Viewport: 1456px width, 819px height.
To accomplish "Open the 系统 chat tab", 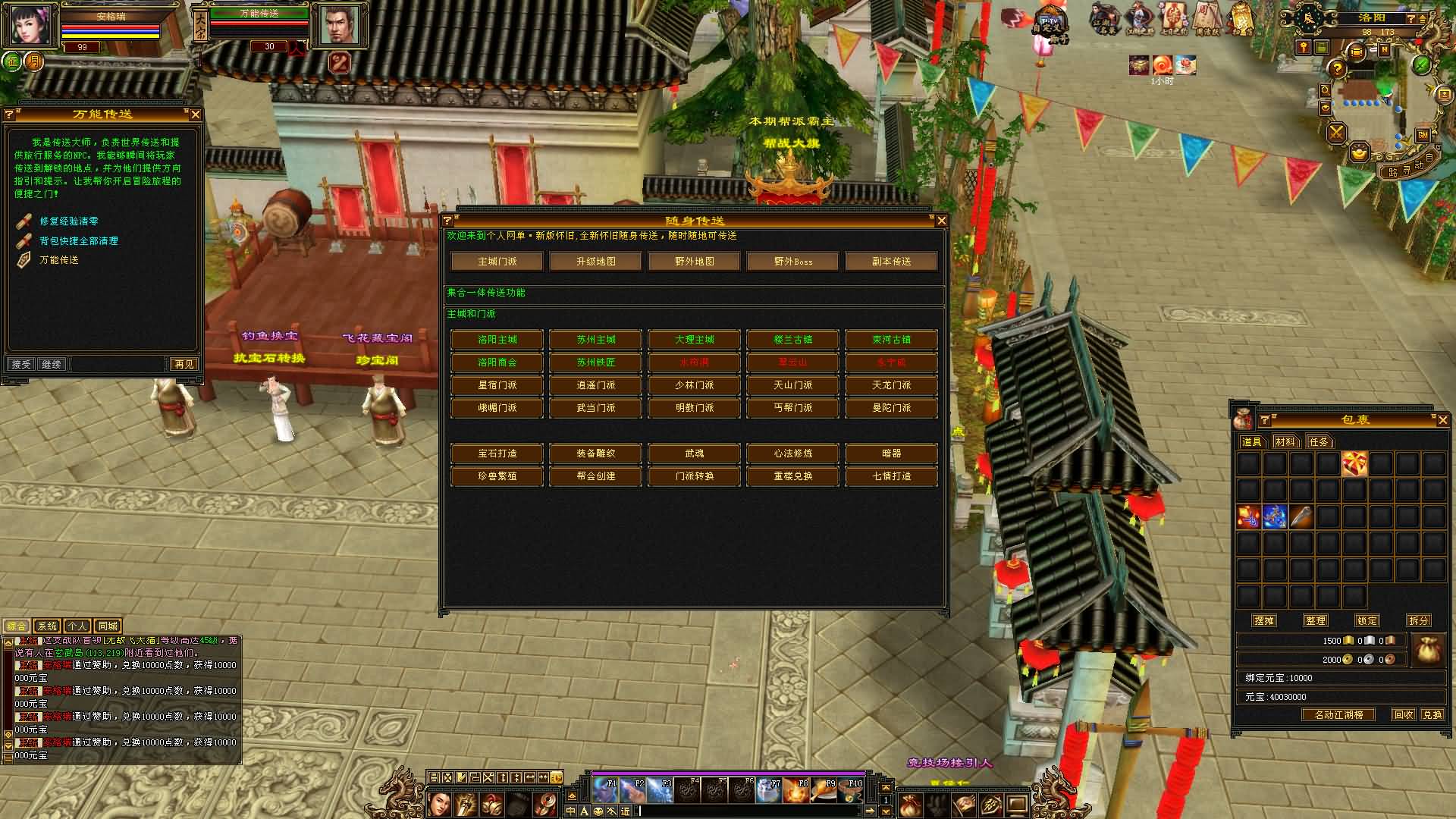I will pyautogui.click(x=47, y=626).
